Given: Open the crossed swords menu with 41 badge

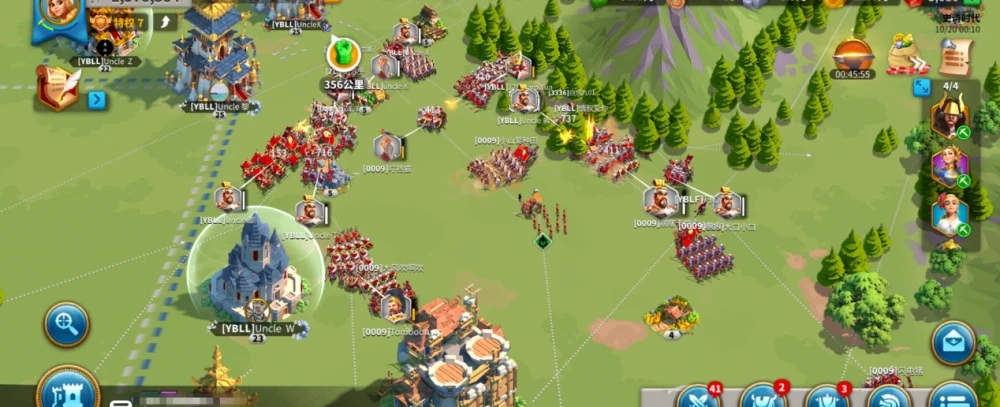Looking at the screenshot, I should pos(698,398).
